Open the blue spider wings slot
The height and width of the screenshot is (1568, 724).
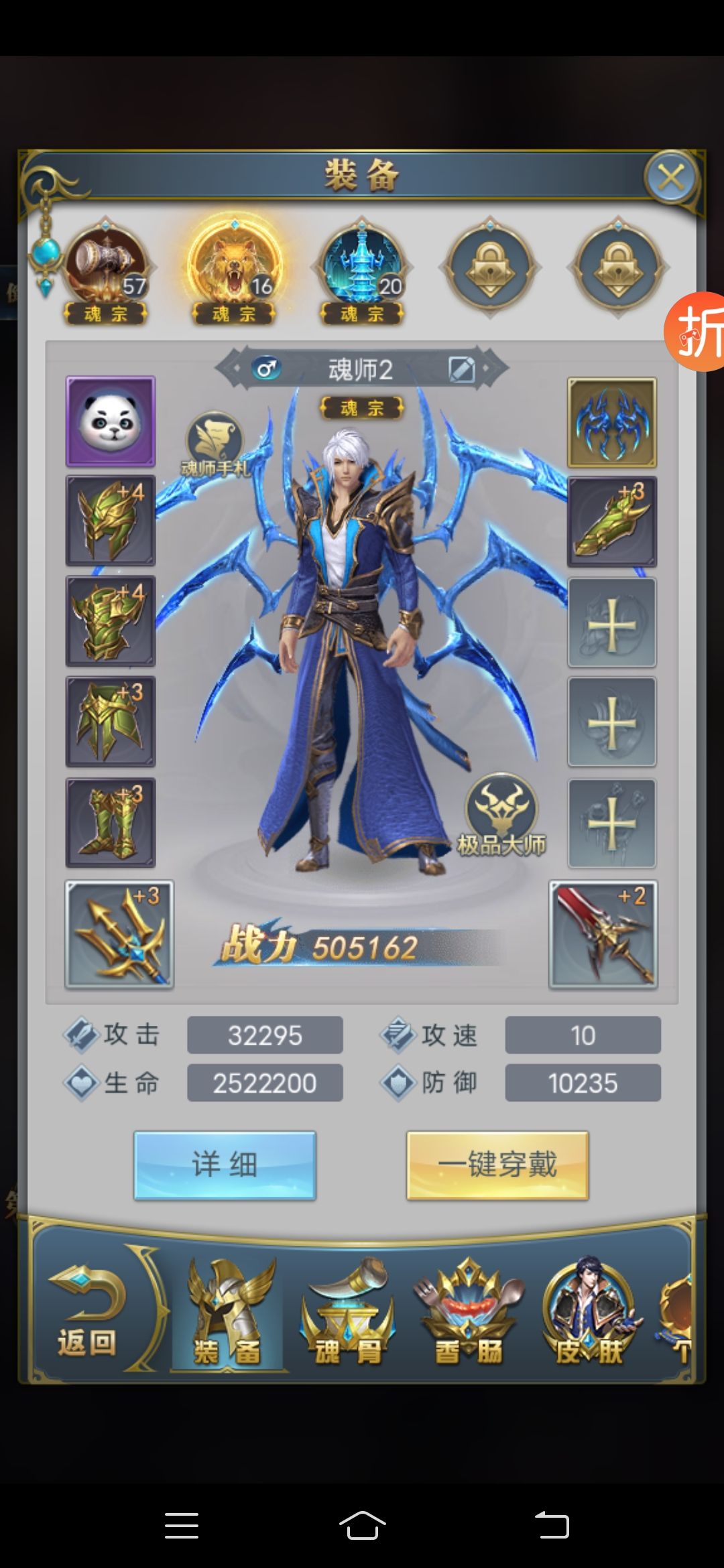tap(612, 422)
